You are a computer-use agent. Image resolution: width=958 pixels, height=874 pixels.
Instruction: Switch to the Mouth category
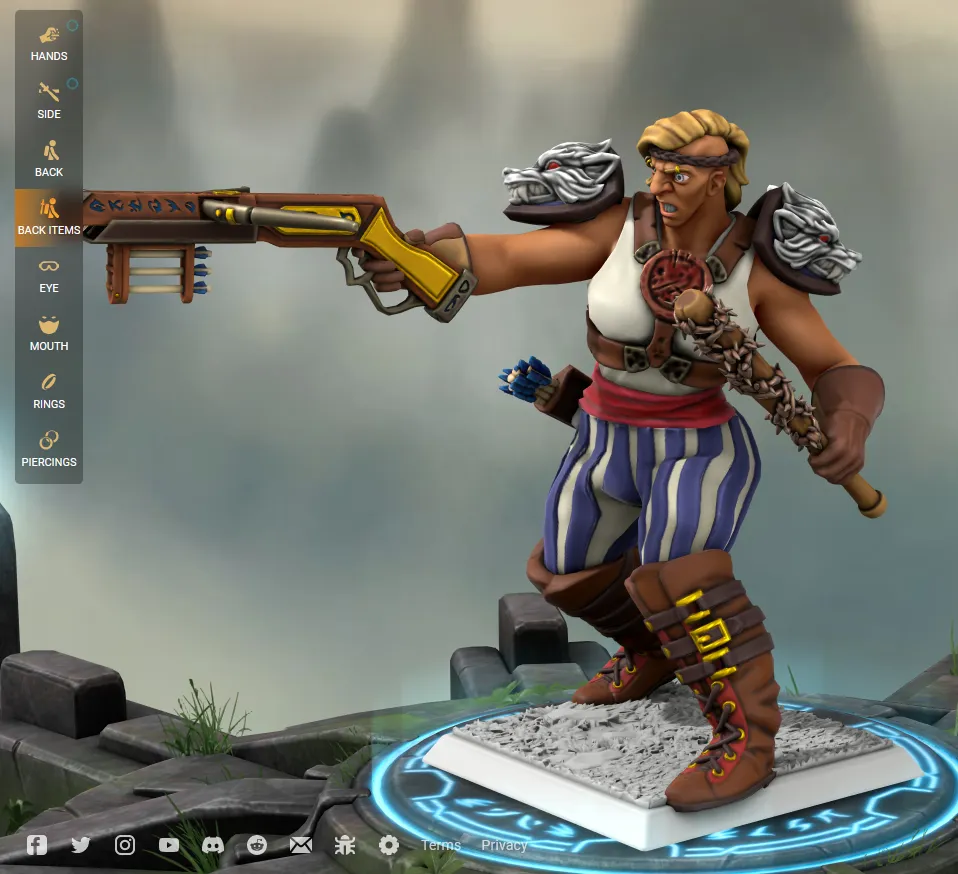(x=48, y=333)
